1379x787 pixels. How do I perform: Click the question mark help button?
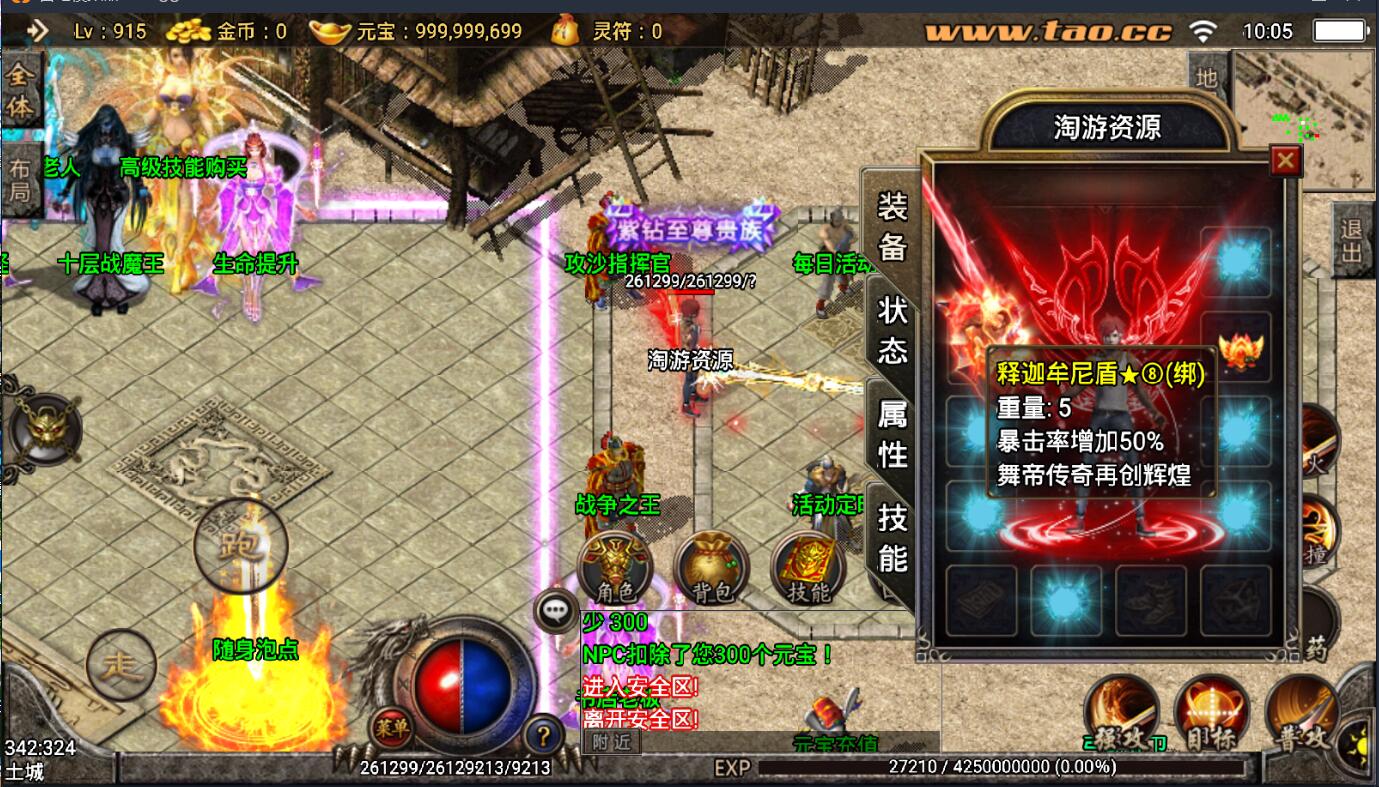click(543, 737)
